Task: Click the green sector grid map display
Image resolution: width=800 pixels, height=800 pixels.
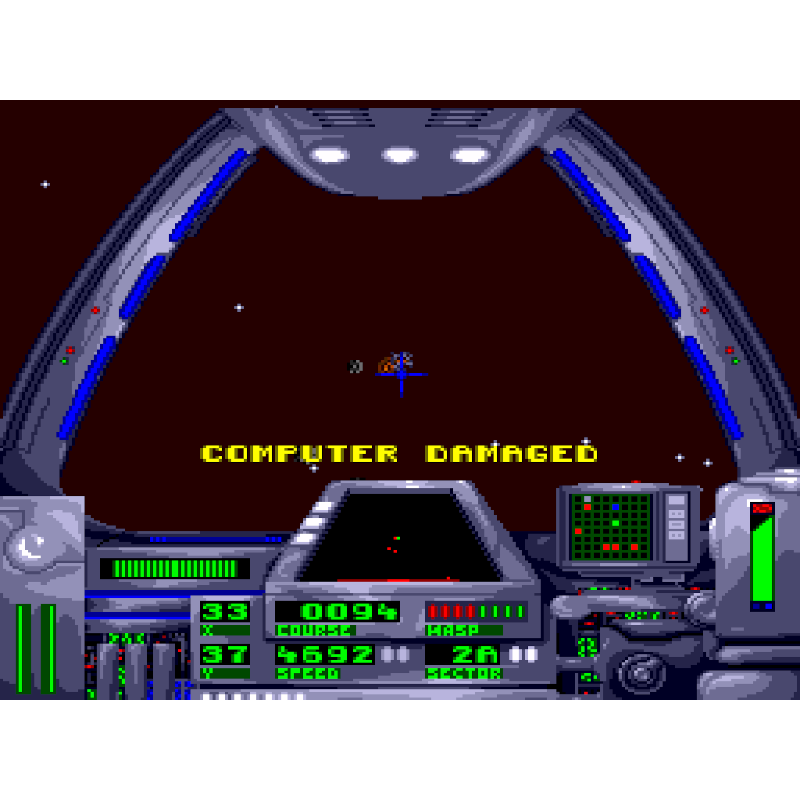Action: point(610,524)
